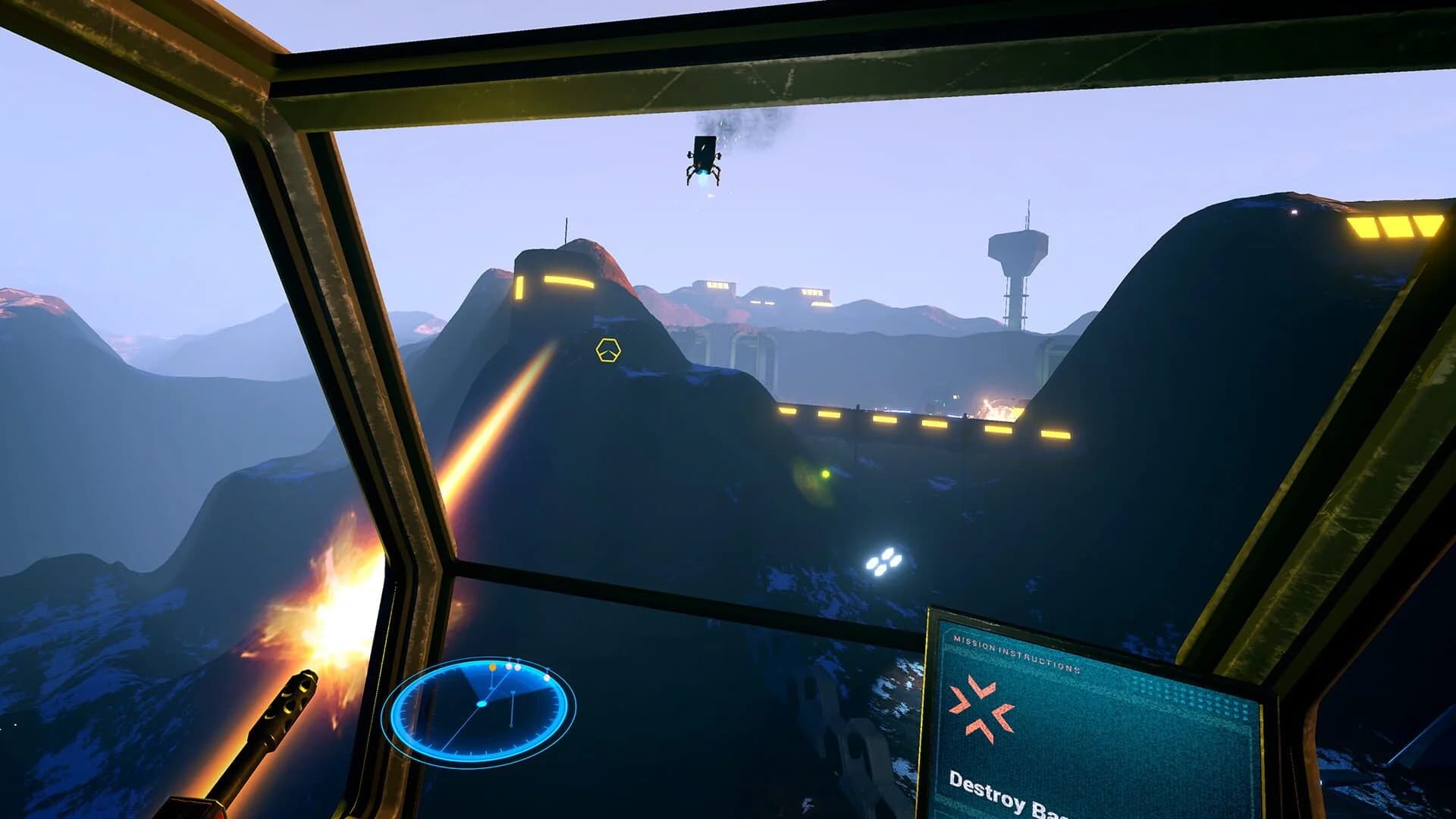Expand the Mission Instructions panel
1456x819 pixels.
(x=1062, y=713)
